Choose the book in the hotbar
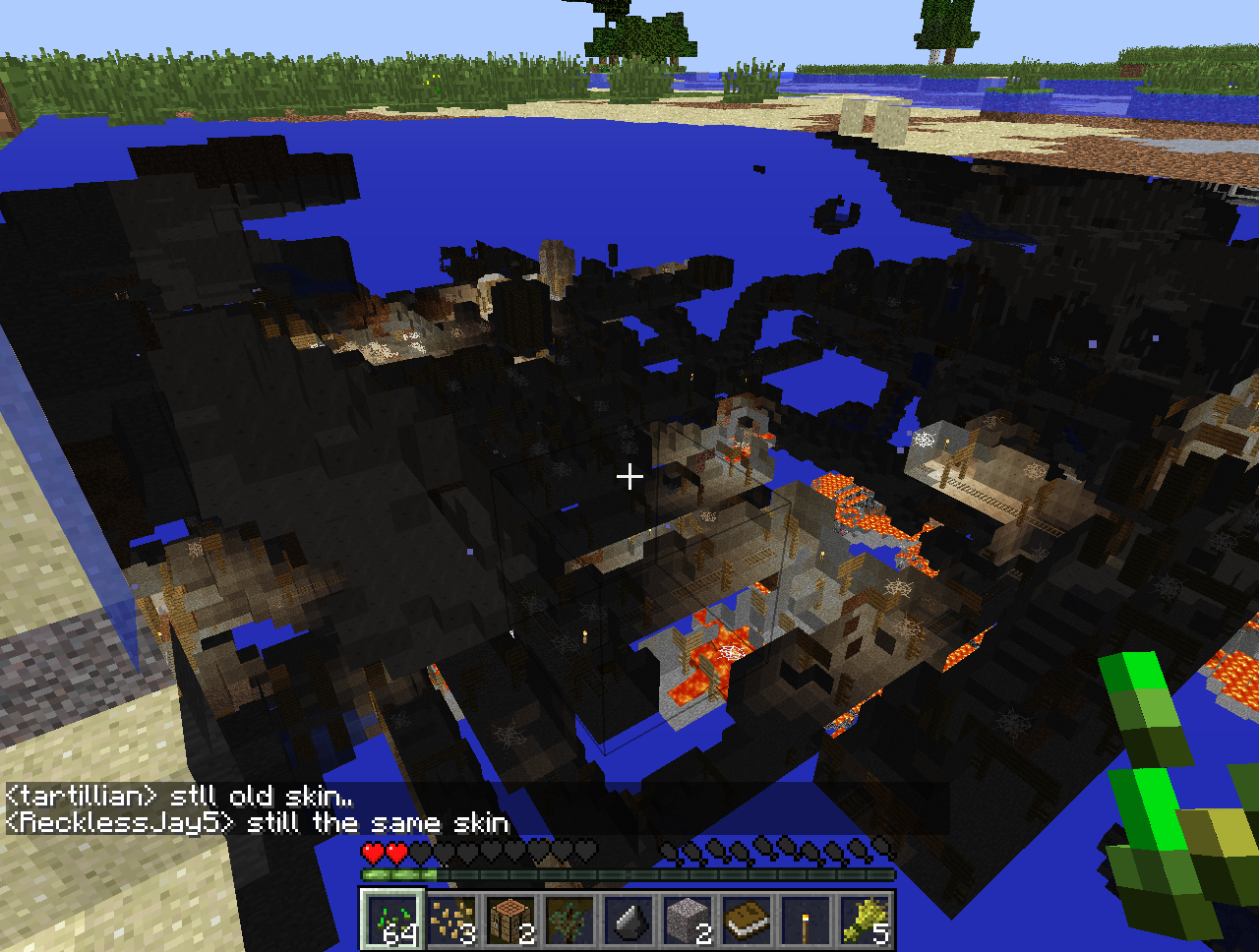The width and height of the screenshot is (1259, 952). (x=746, y=921)
